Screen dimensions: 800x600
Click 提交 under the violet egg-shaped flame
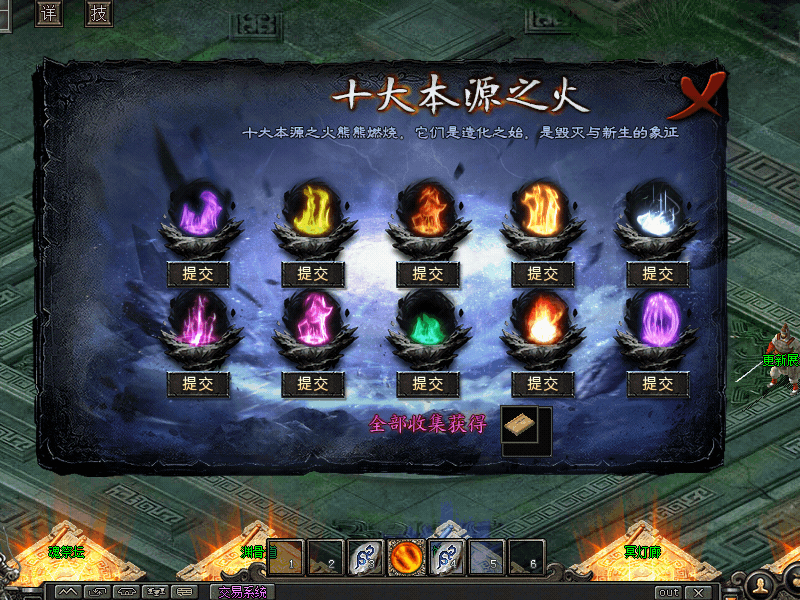(657, 383)
